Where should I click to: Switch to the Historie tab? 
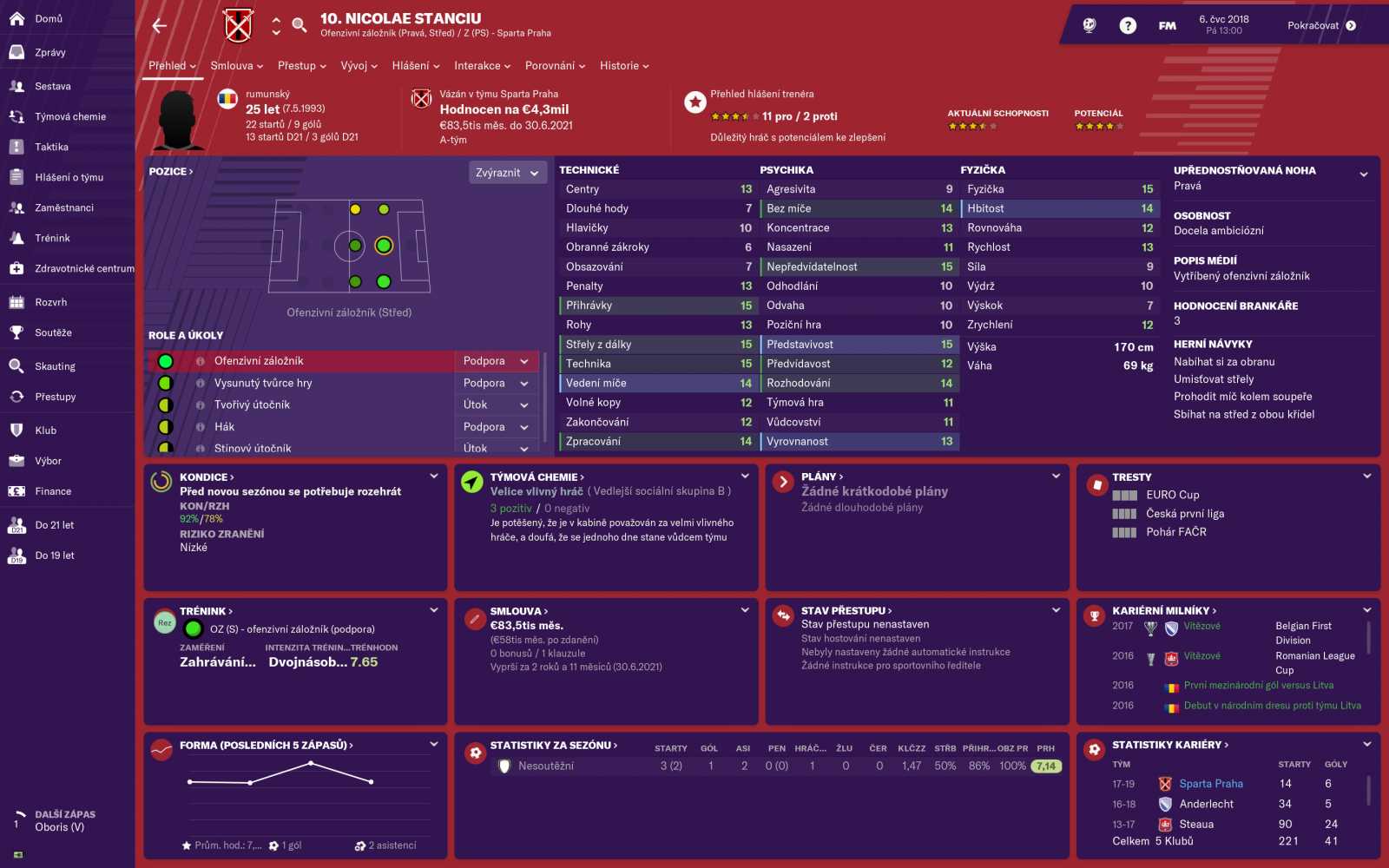[618, 66]
